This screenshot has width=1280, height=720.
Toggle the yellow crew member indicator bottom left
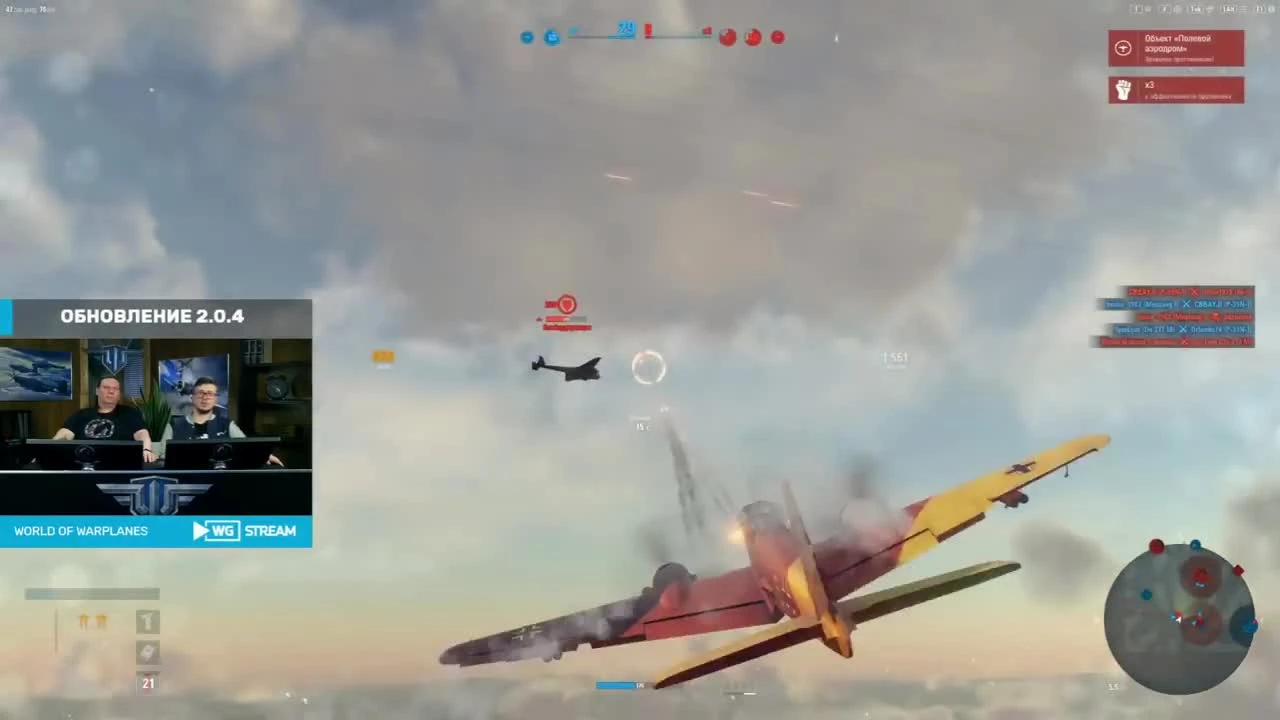(x=92, y=622)
